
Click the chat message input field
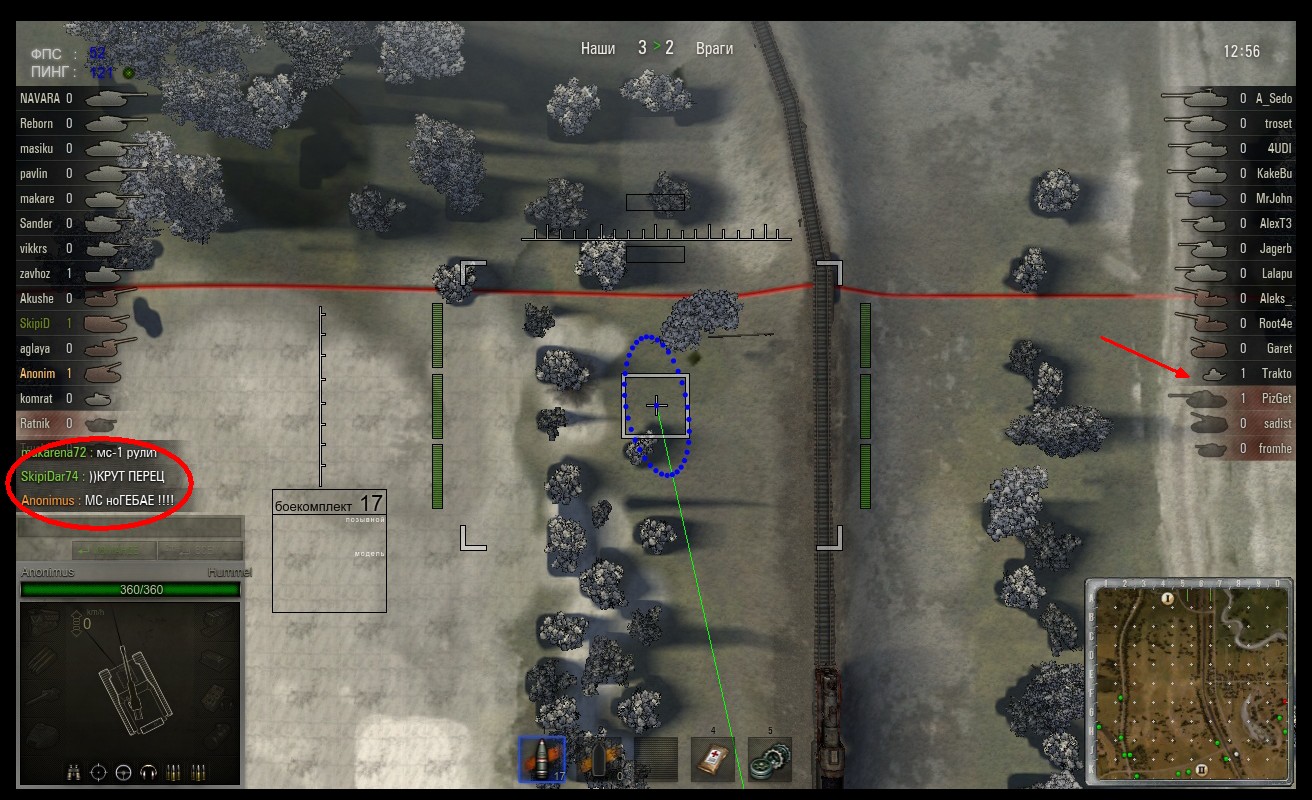[130, 527]
